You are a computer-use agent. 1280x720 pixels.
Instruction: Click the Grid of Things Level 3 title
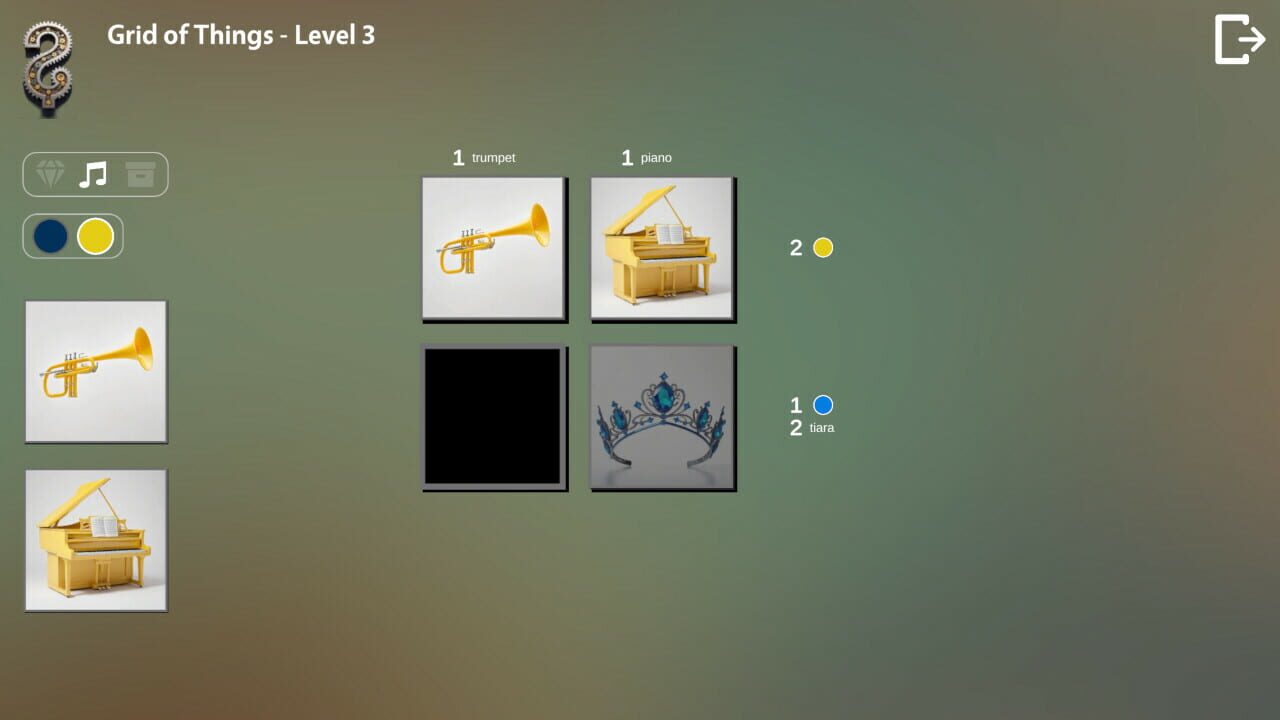tap(240, 36)
